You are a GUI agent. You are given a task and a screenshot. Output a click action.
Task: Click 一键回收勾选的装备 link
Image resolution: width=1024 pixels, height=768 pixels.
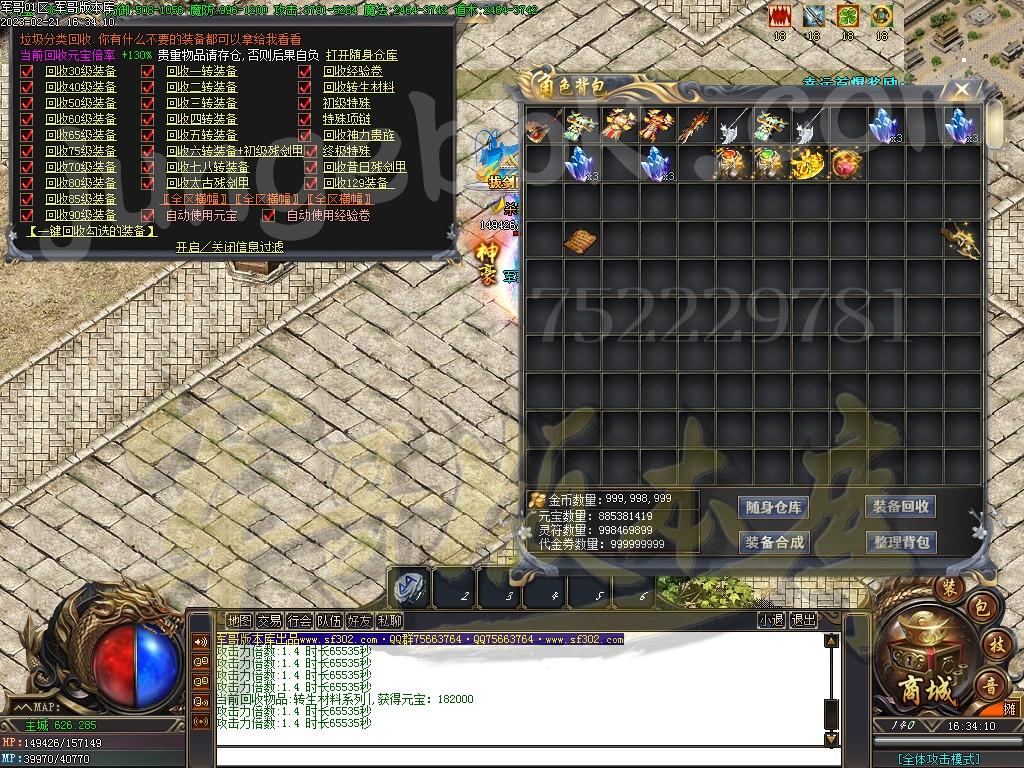pyautogui.click(x=90, y=231)
